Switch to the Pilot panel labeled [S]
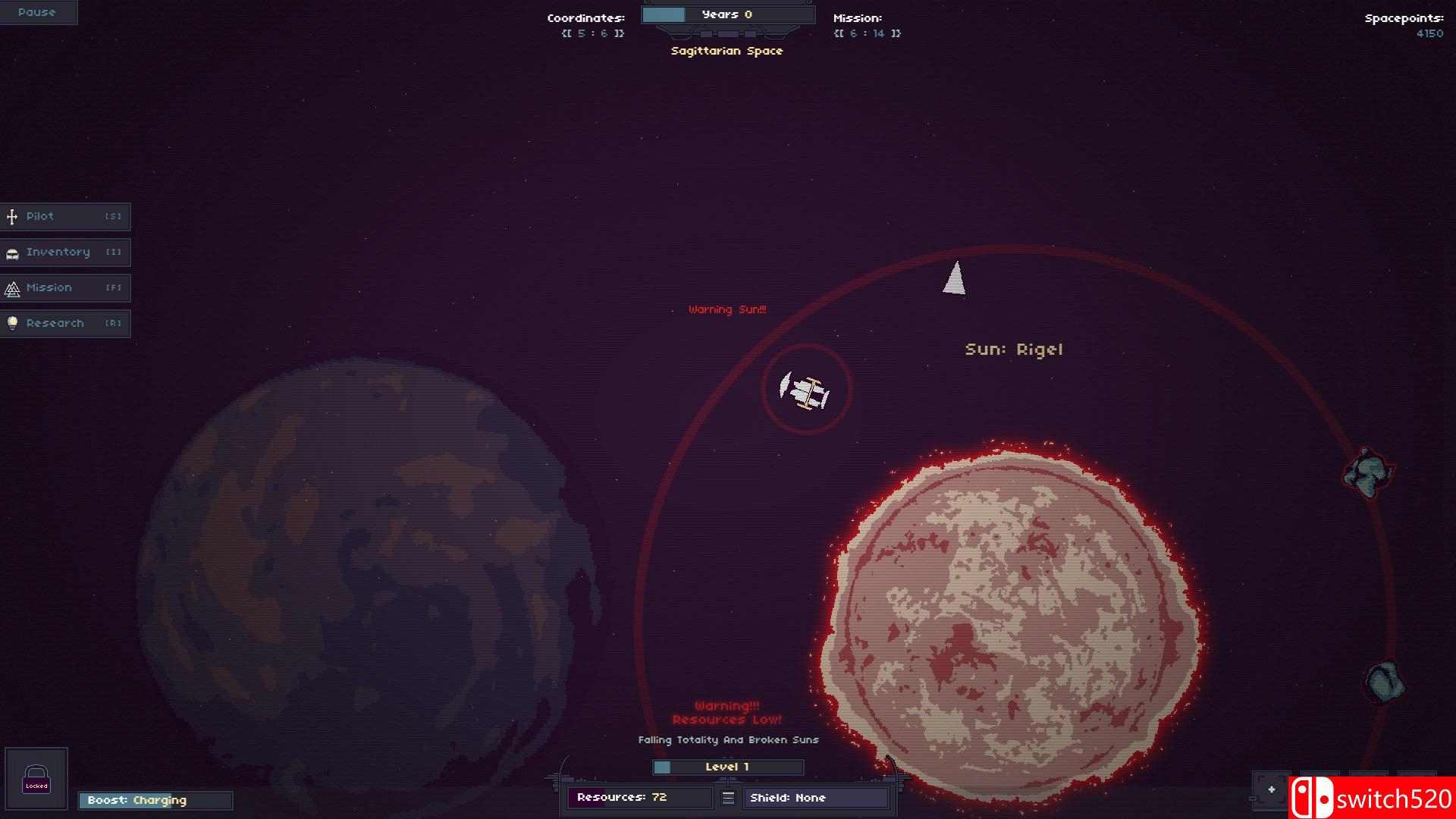This screenshot has width=1456, height=819. pos(66,216)
